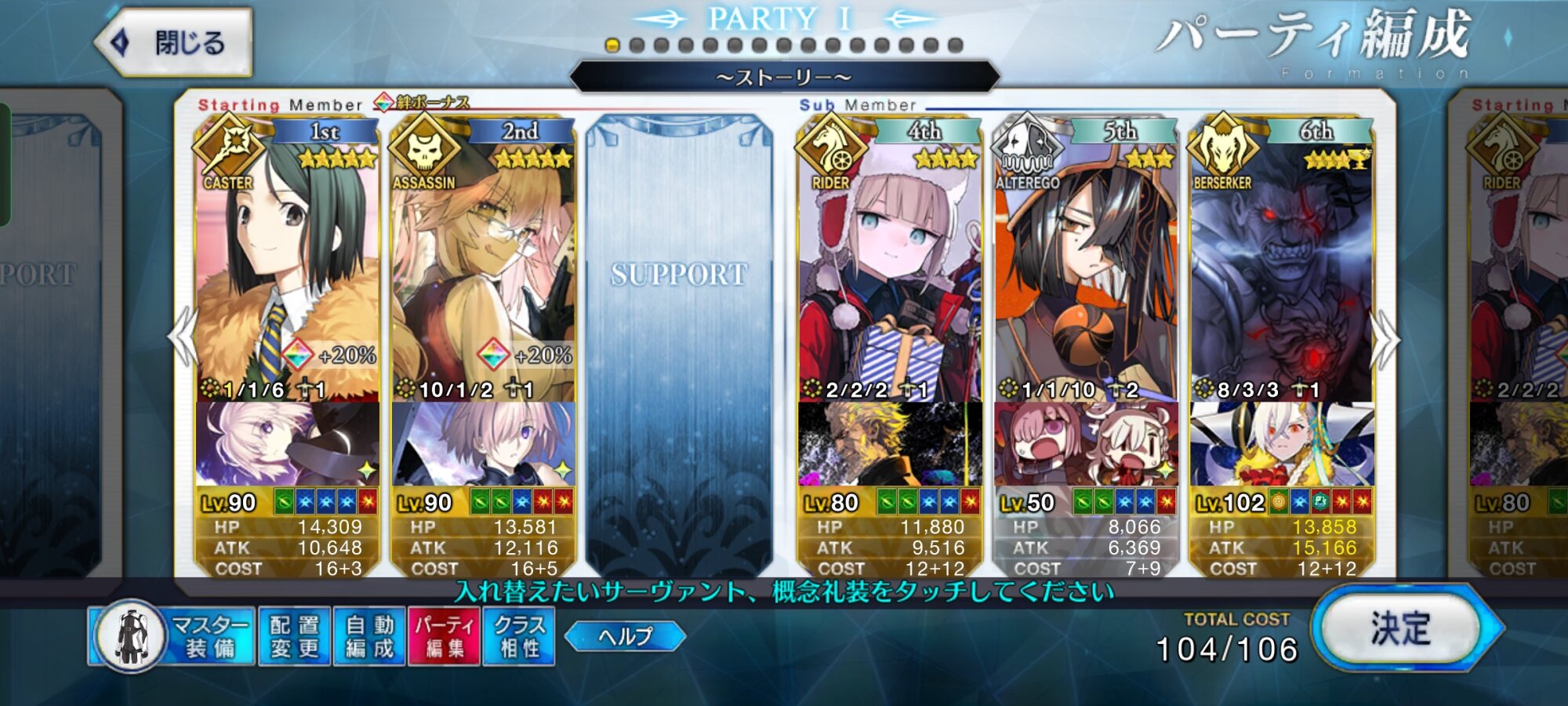Activate 自動編成 auto formation

click(x=369, y=636)
